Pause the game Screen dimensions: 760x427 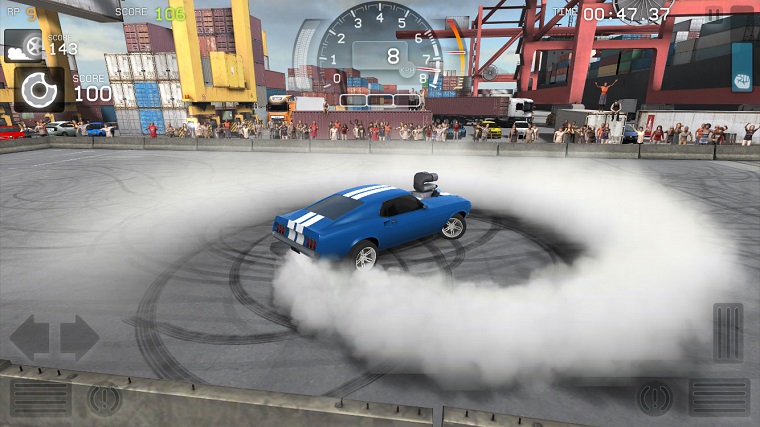[713, 13]
